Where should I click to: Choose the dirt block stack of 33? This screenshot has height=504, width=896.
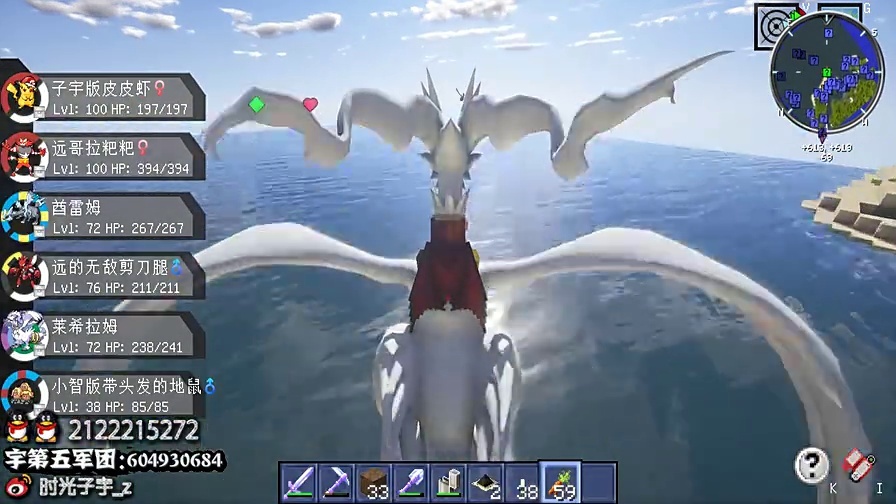pyautogui.click(x=373, y=482)
